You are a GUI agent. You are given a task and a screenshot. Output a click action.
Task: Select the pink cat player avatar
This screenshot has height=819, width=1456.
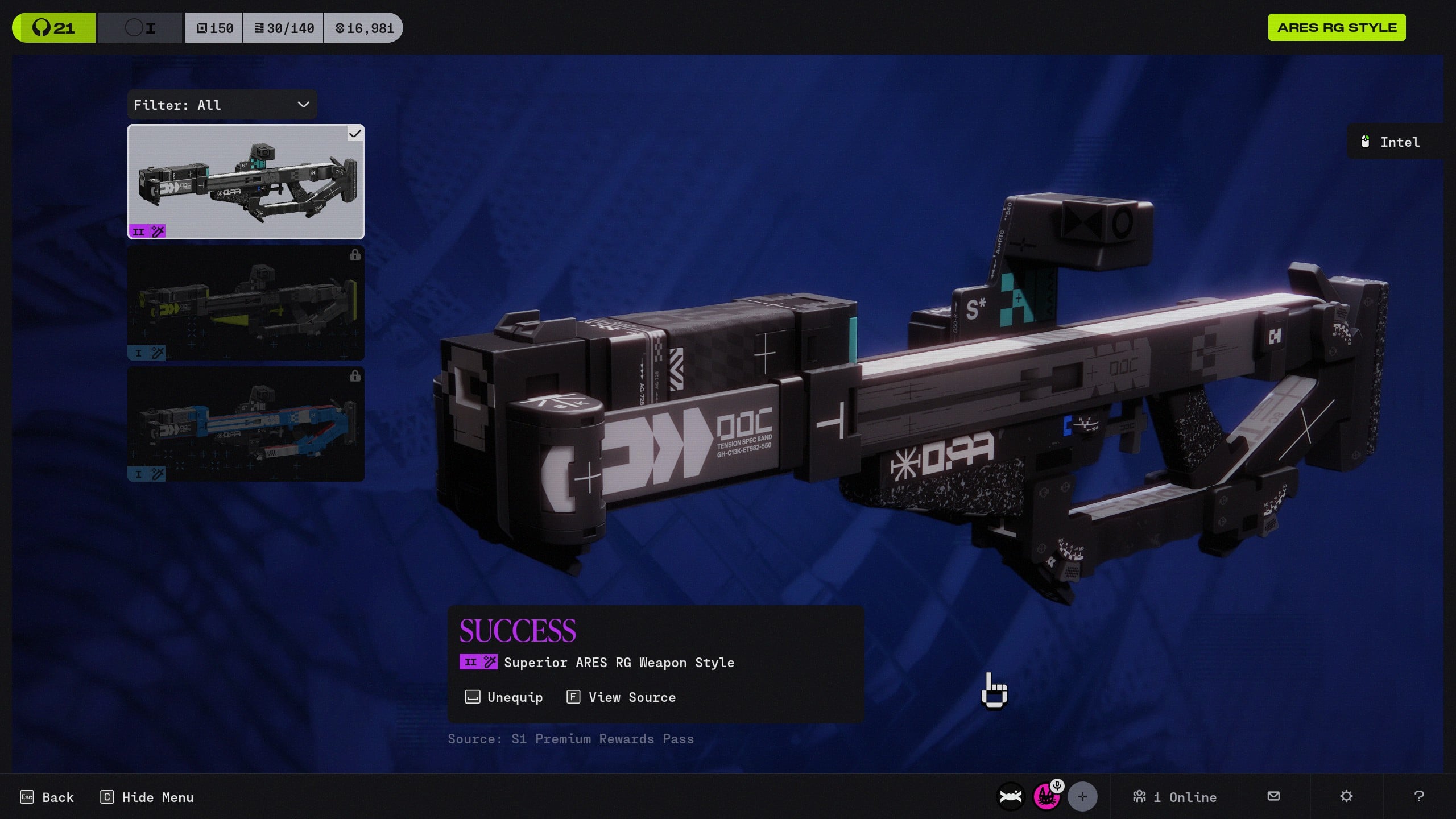tap(1046, 797)
